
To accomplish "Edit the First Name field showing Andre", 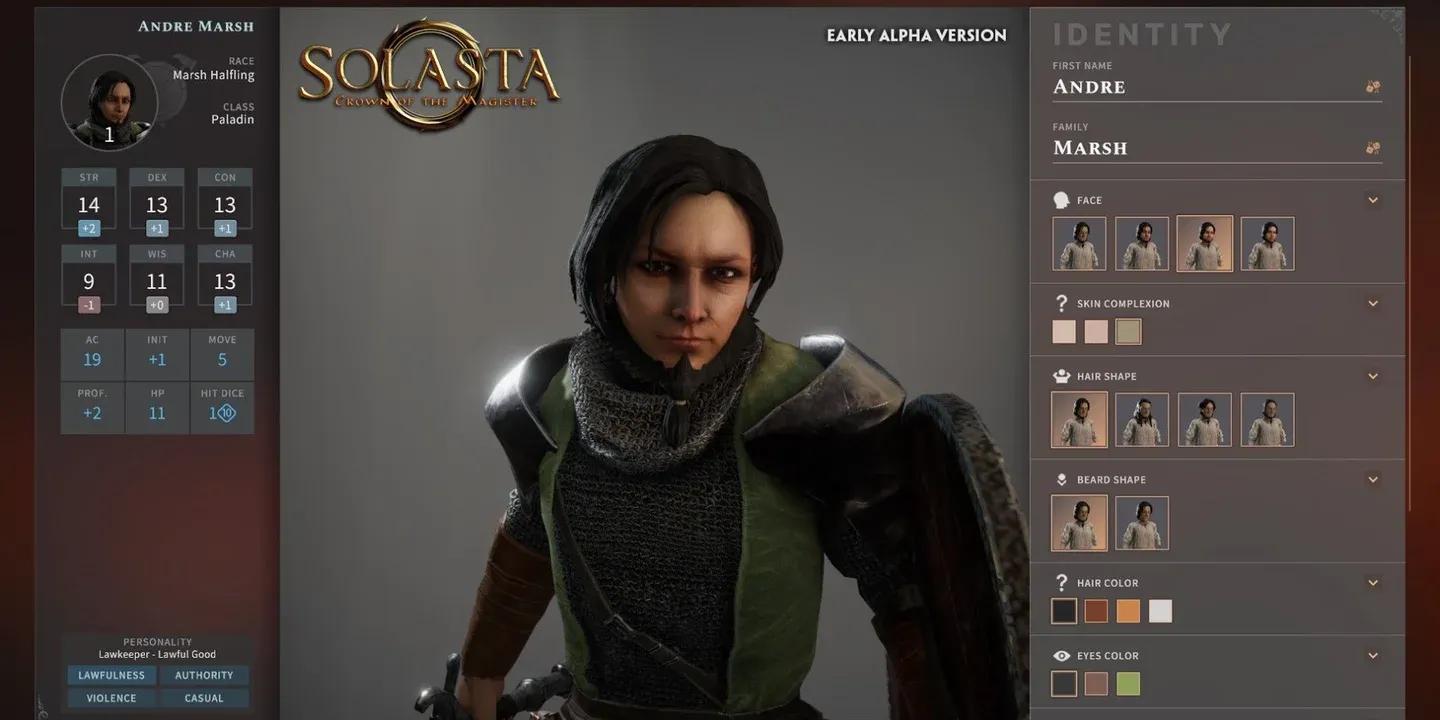I will [x=1200, y=87].
